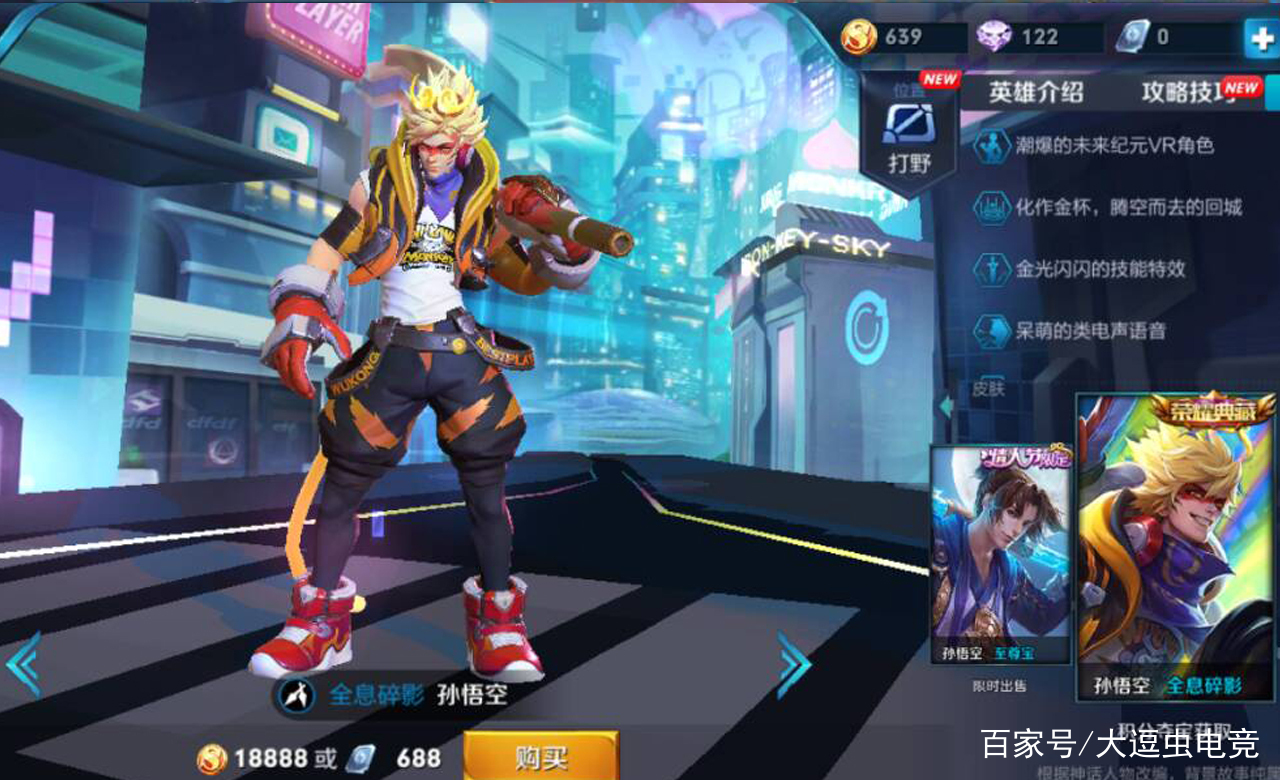The width and height of the screenshot is (1280, 780).
Task: Go to the next hero with right arrow
Action: (794, 662)
